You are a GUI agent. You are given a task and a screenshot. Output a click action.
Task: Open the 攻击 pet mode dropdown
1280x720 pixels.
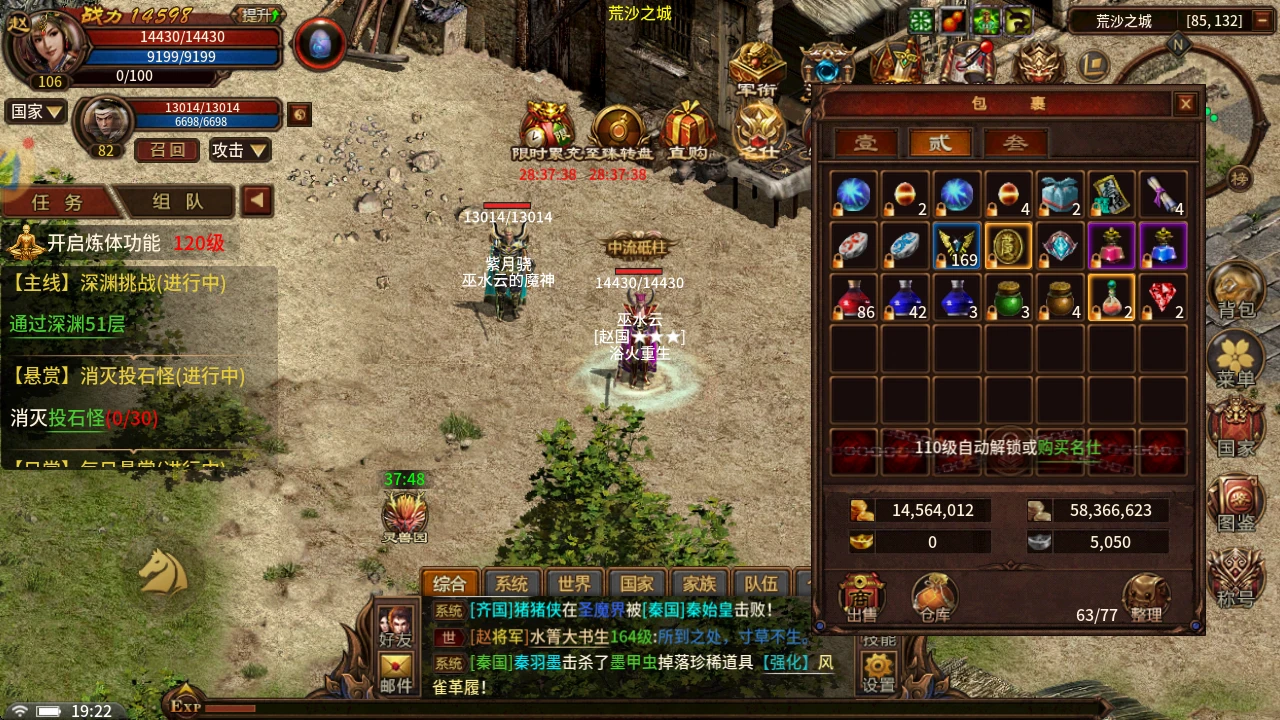coord(240,150)
